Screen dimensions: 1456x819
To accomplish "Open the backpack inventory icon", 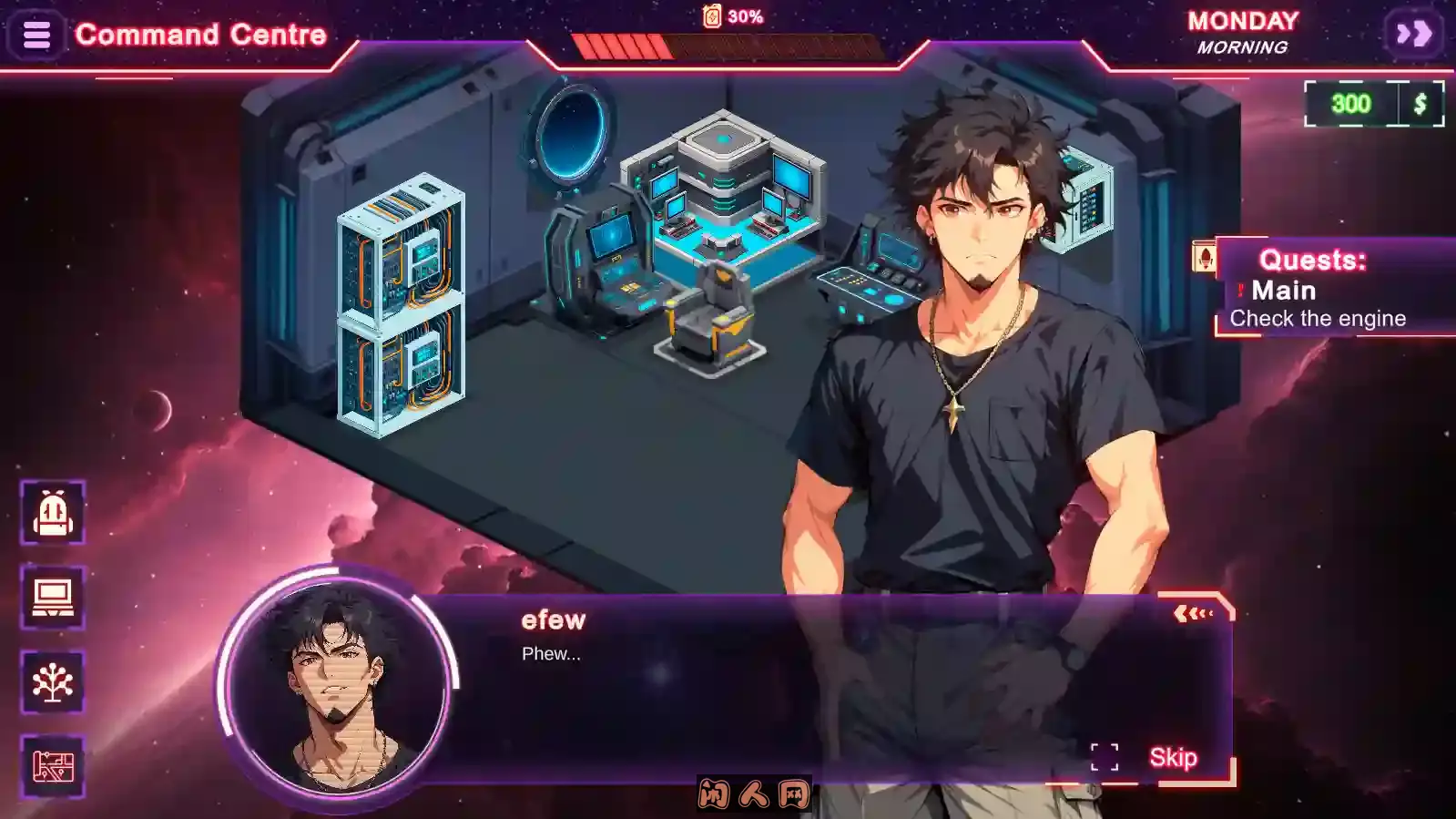I will (x=52, y=512).
